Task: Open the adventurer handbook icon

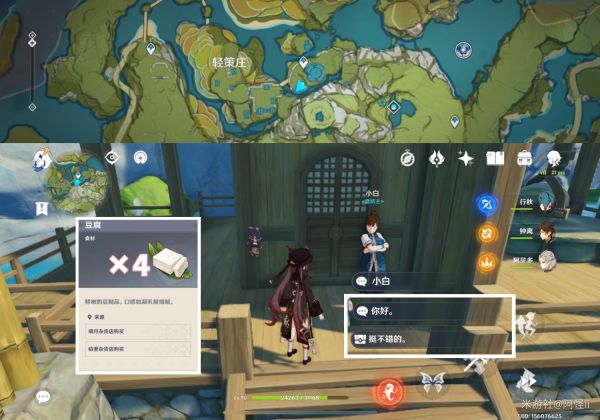Action: [x=494, y=158]
